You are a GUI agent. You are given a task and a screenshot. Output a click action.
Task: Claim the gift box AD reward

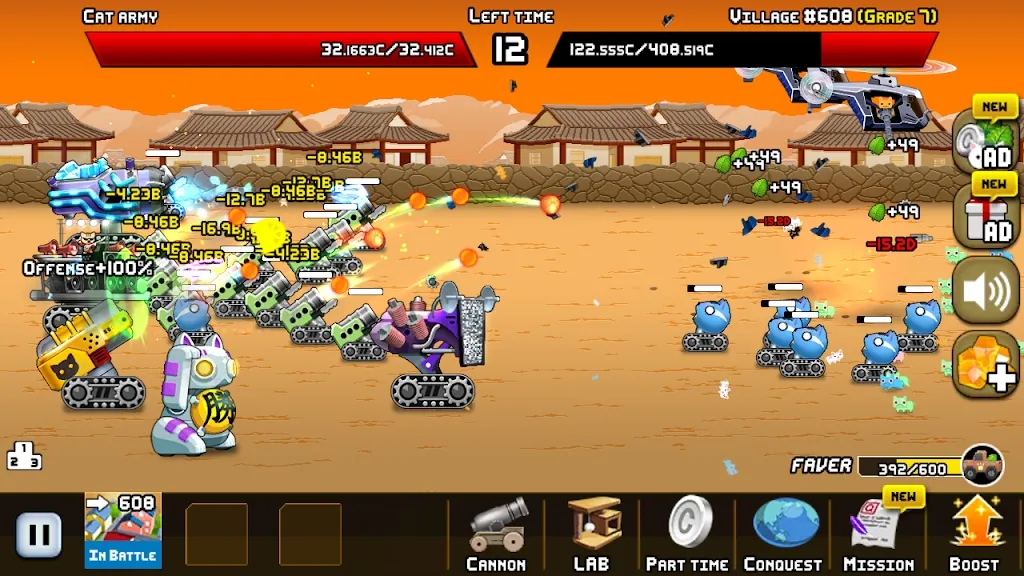[x=984, y=215]
